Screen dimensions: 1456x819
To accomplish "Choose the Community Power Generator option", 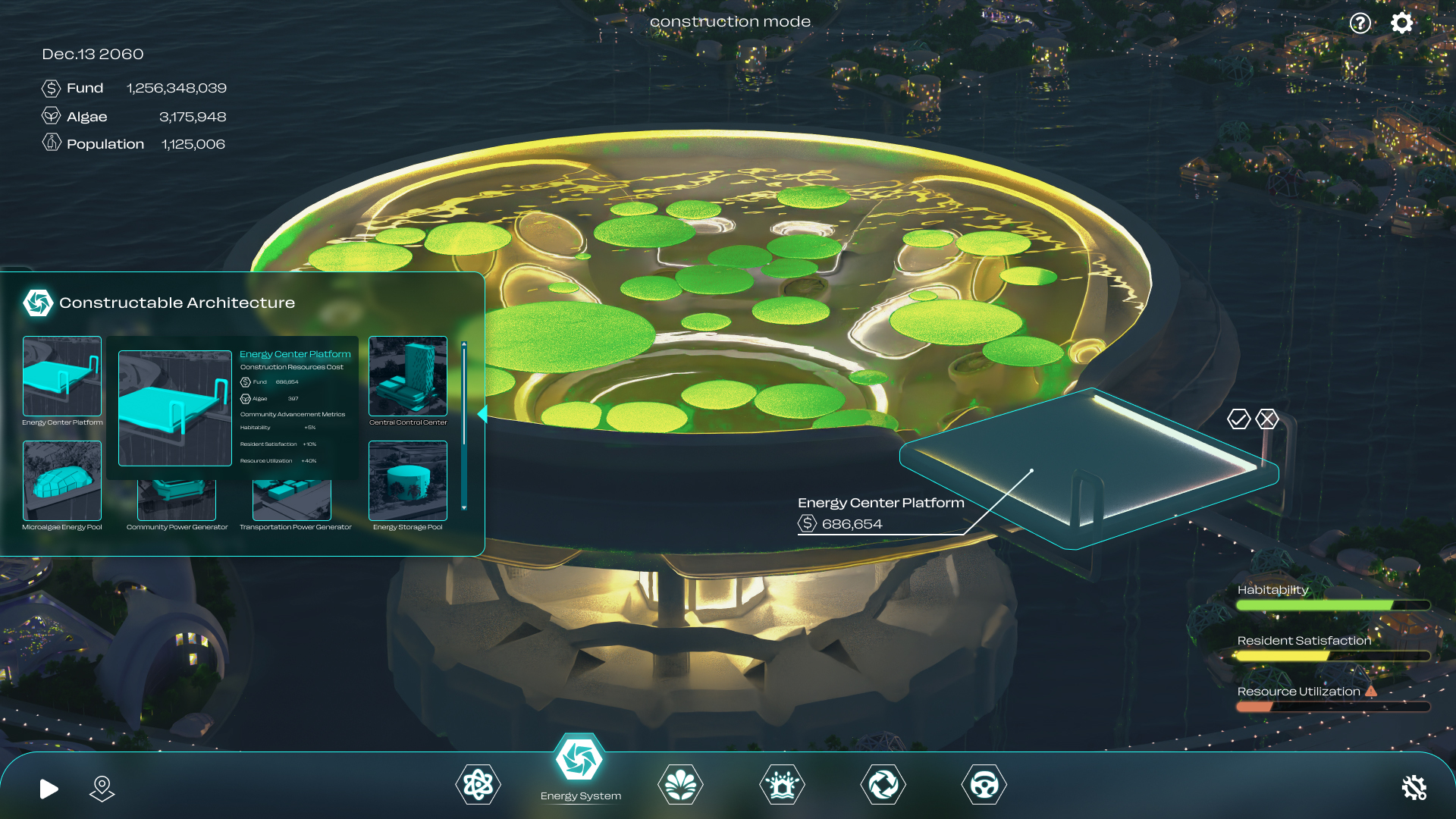I will [177, 500].
